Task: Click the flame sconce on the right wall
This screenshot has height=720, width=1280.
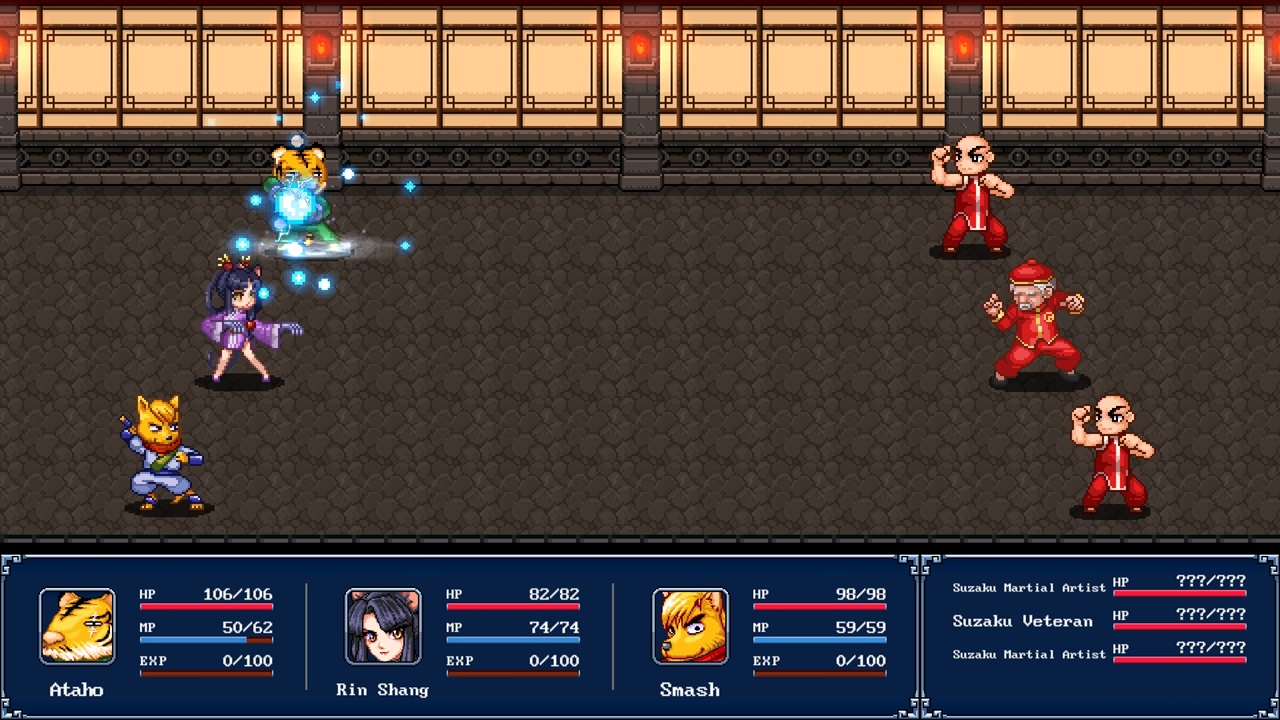Action: [x=962, y=45]
